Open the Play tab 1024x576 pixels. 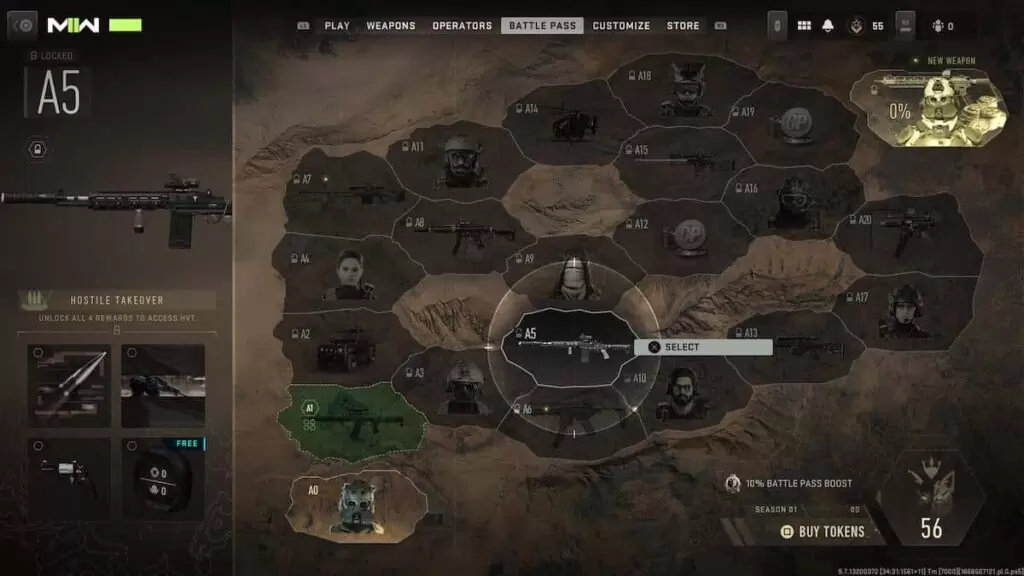336,26
